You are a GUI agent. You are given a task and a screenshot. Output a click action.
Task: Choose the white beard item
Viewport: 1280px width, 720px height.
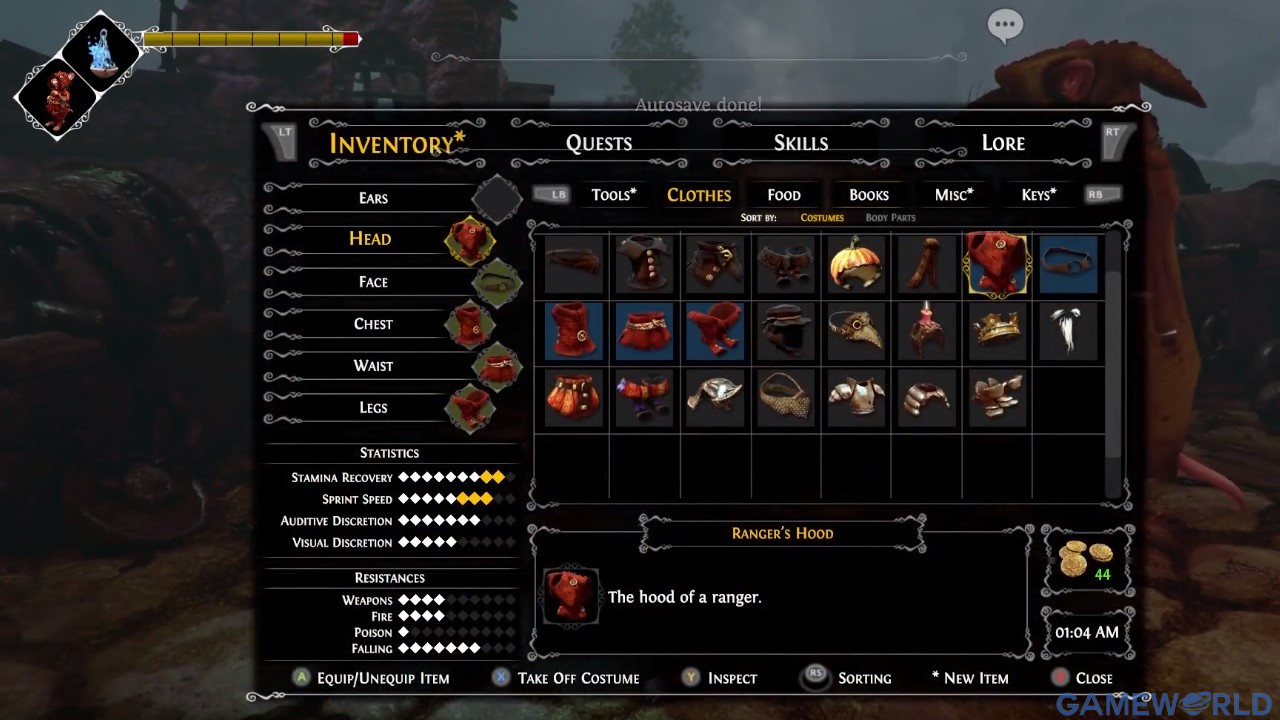pos(1068,331)
